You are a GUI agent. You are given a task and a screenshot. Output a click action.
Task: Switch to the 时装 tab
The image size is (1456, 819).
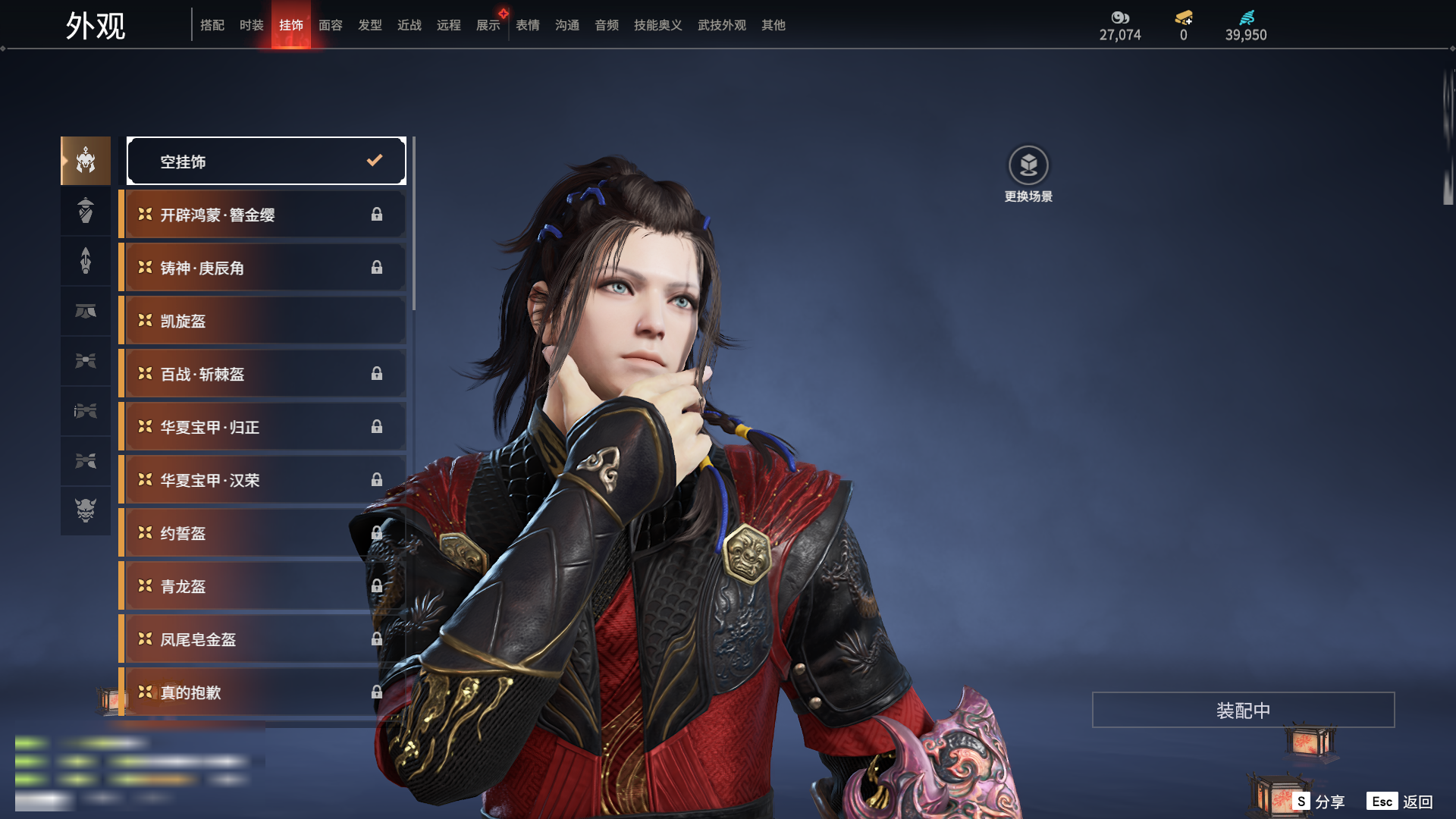(x=251, y=25)
